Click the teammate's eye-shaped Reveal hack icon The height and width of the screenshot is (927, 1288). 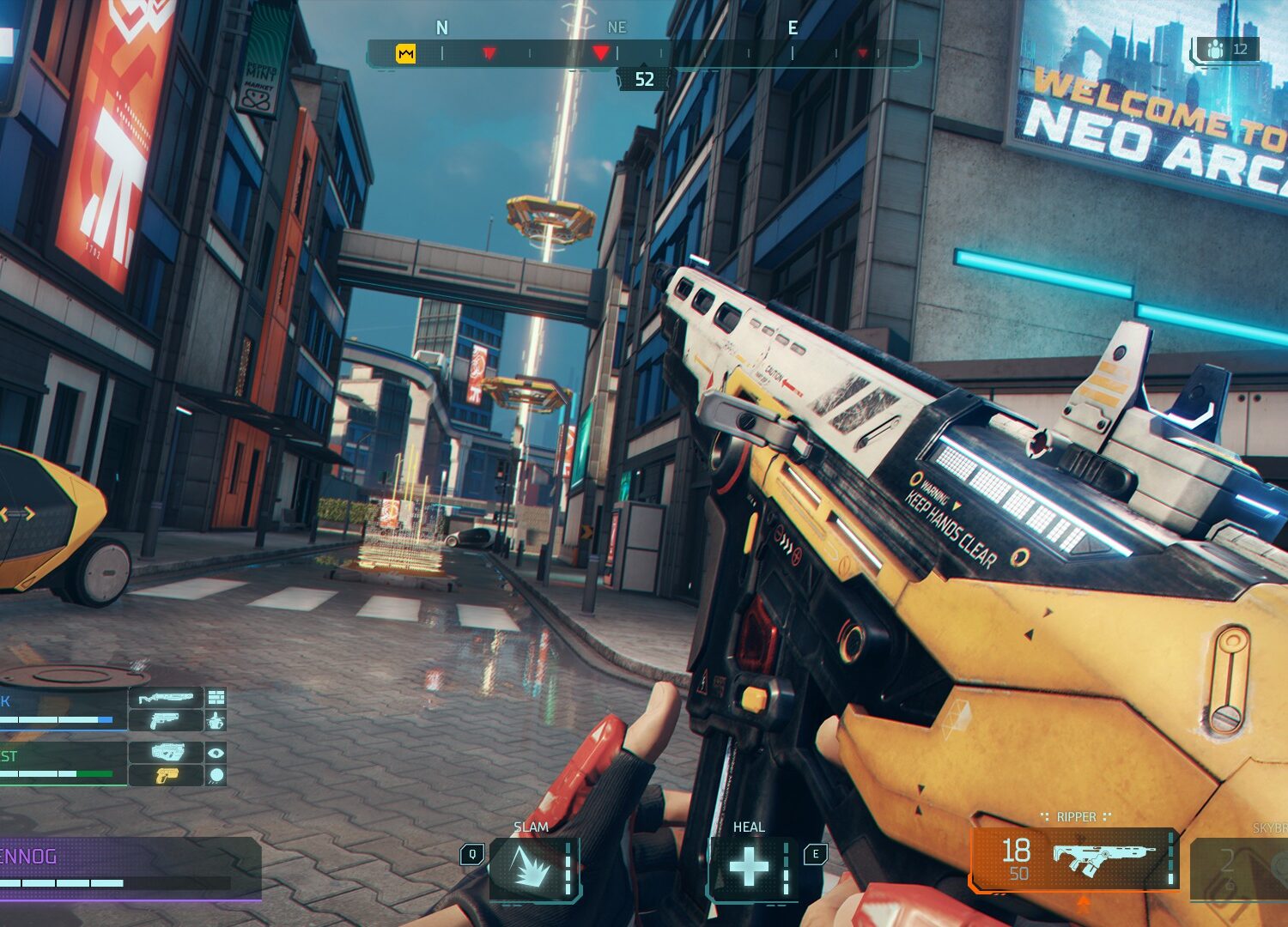(x=216, y=753)
